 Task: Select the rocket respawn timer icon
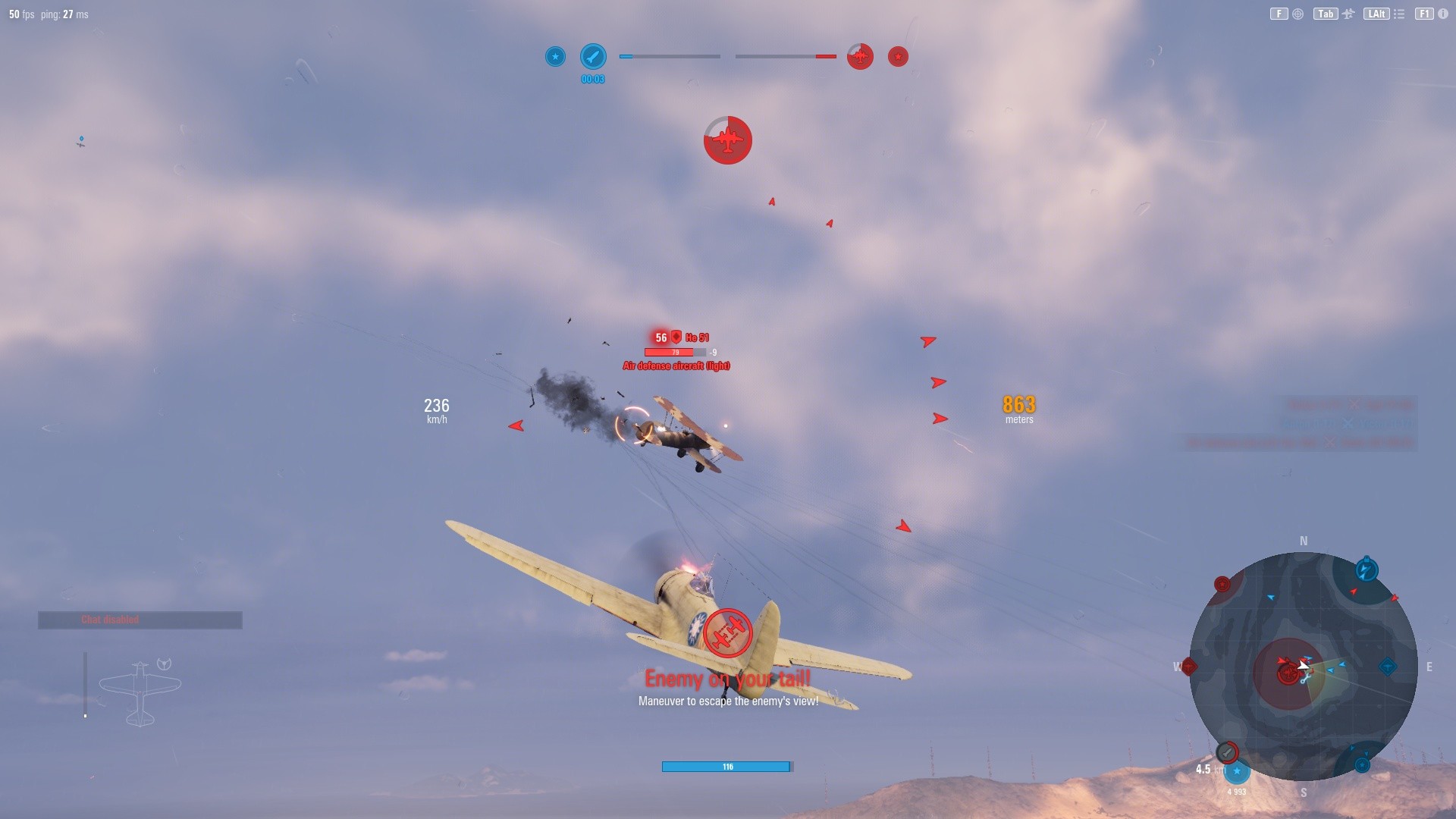coord(593,56)
